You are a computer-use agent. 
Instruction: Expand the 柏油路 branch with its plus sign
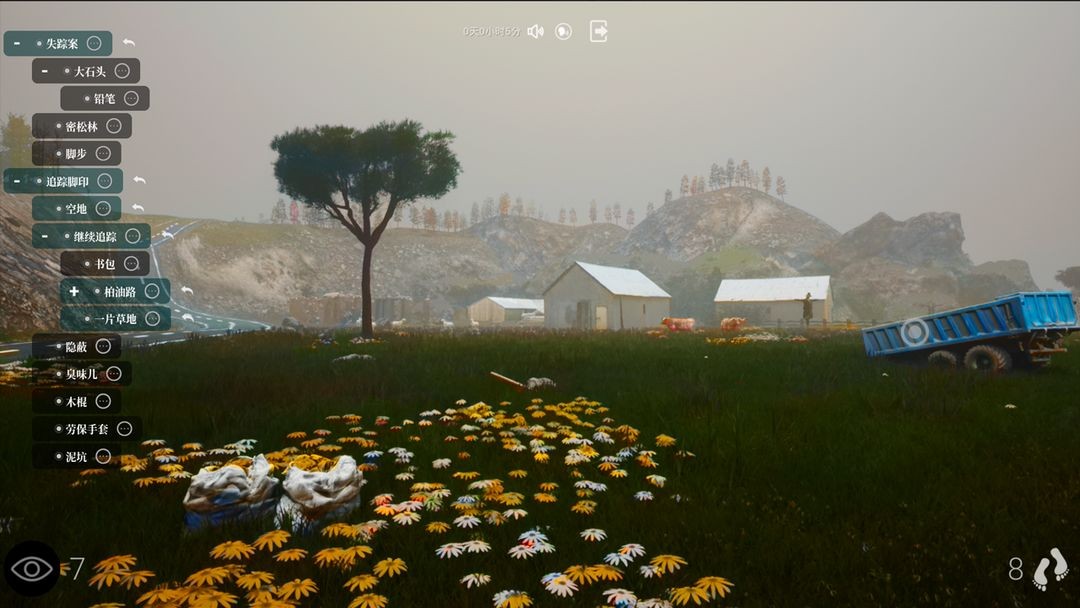74,291
